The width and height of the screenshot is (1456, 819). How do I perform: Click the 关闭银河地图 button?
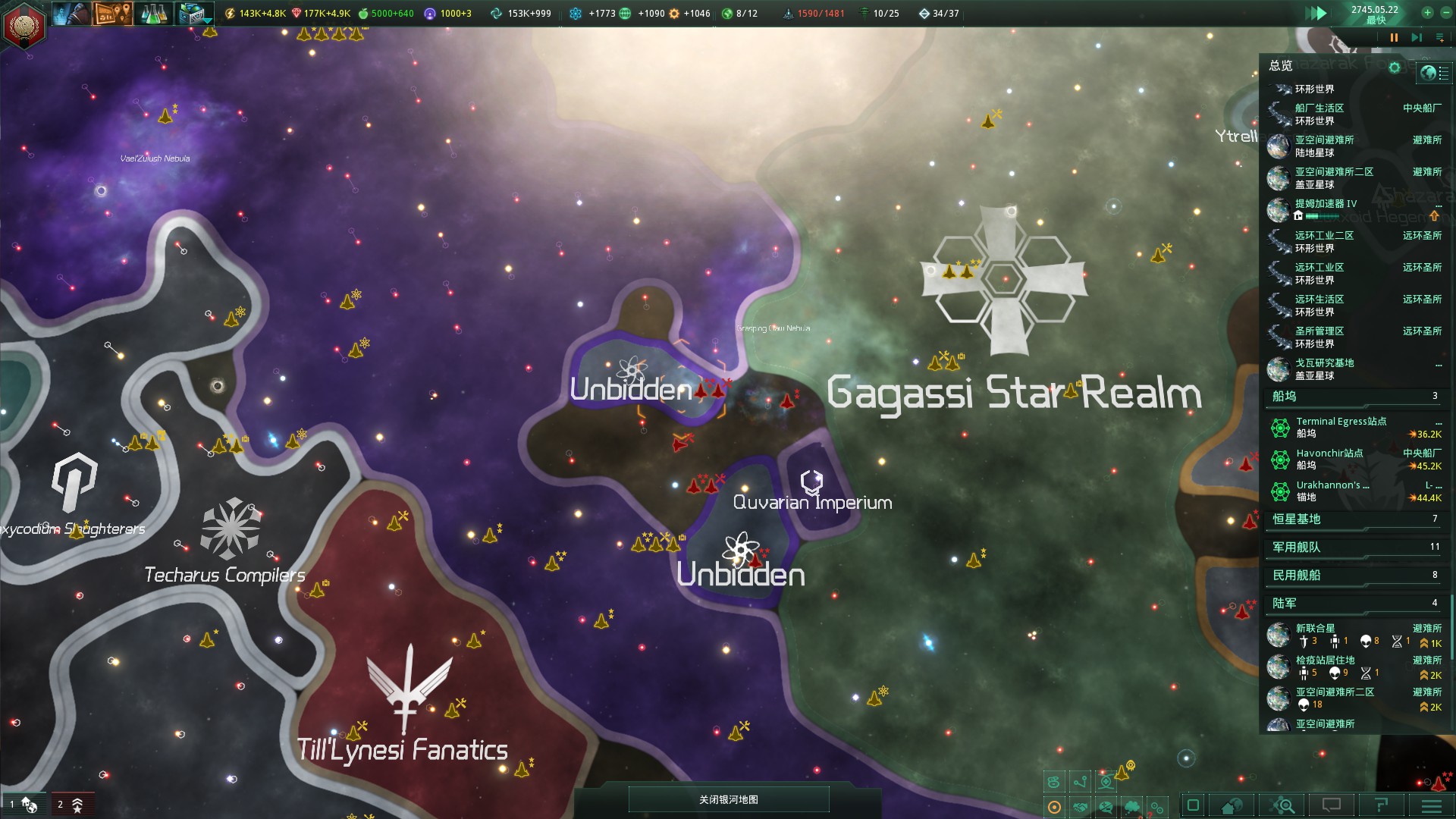(727, 799)
